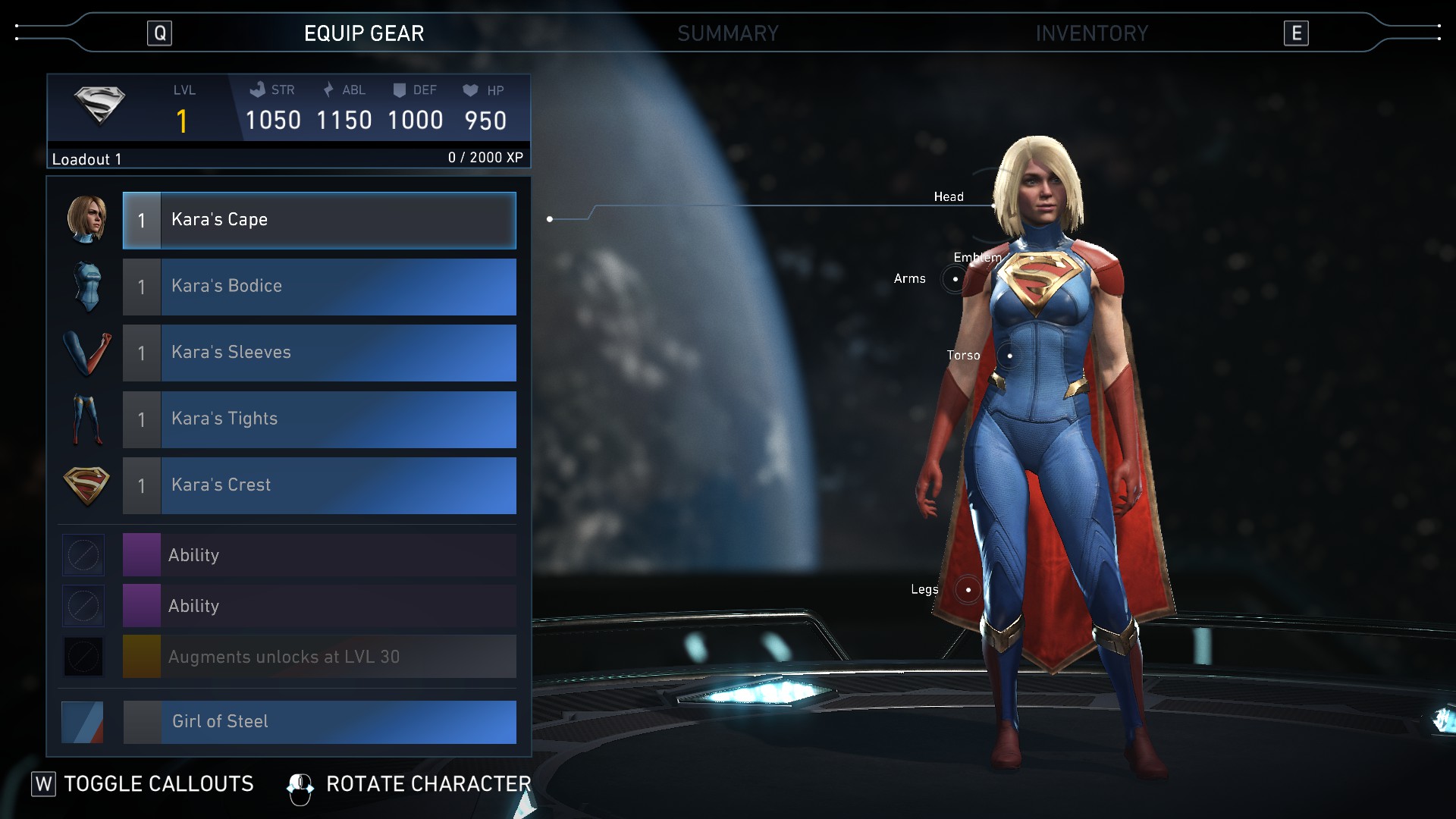The image size is (1456, 819).
Task: Select the Equip Gear tab
Action: click(364, 33)
